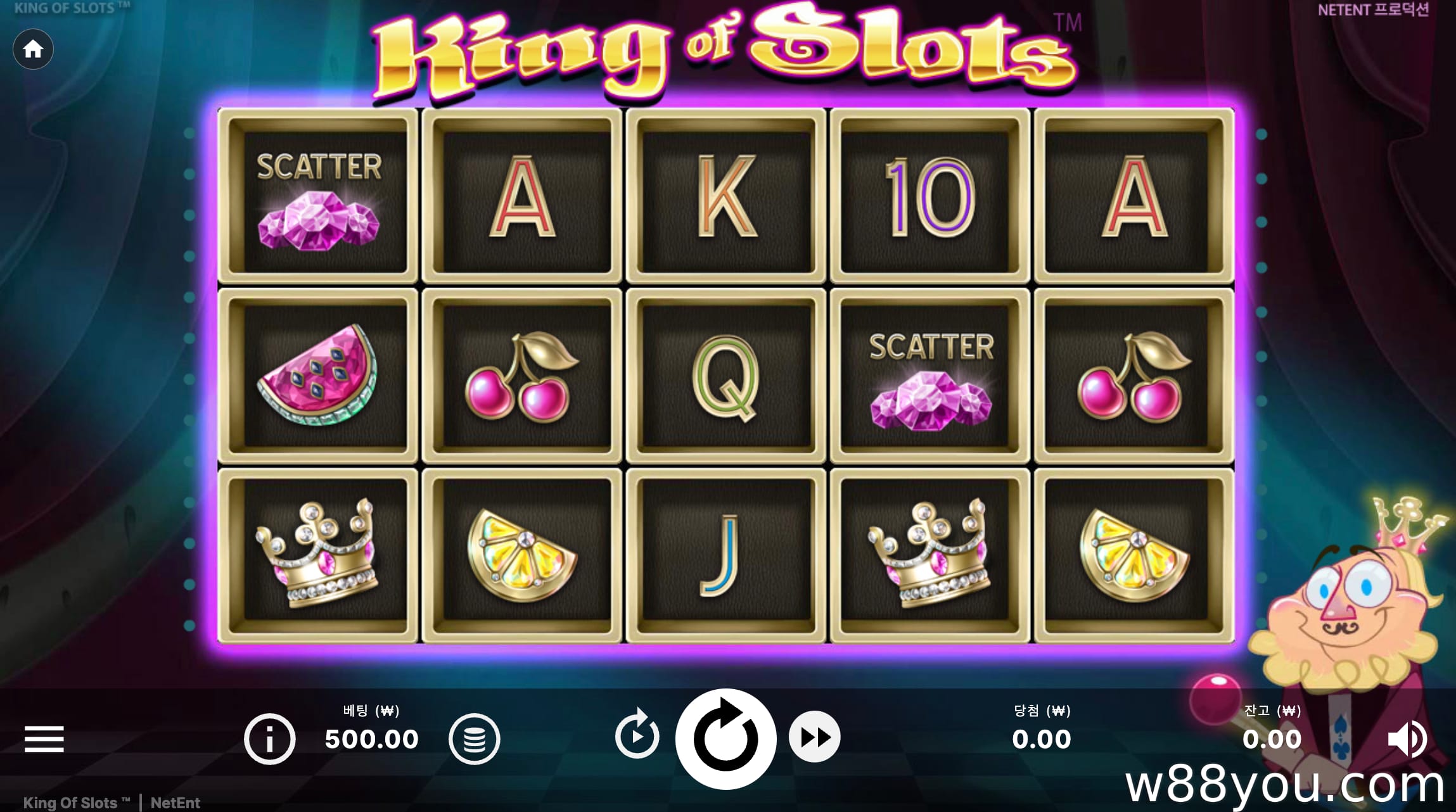
Task: Spin the reels with the big spin button
Action: (725, 739)
